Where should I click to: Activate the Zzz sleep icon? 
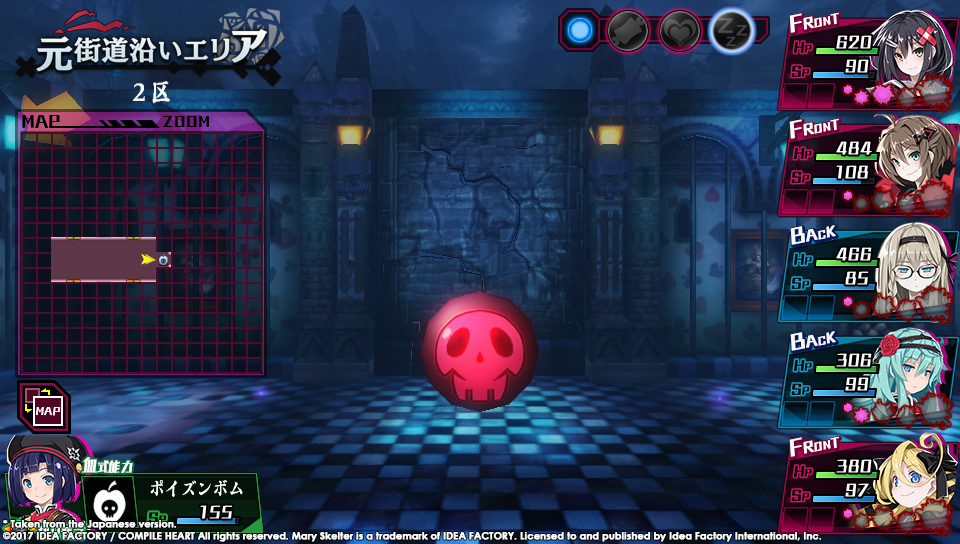click(731, 31)
